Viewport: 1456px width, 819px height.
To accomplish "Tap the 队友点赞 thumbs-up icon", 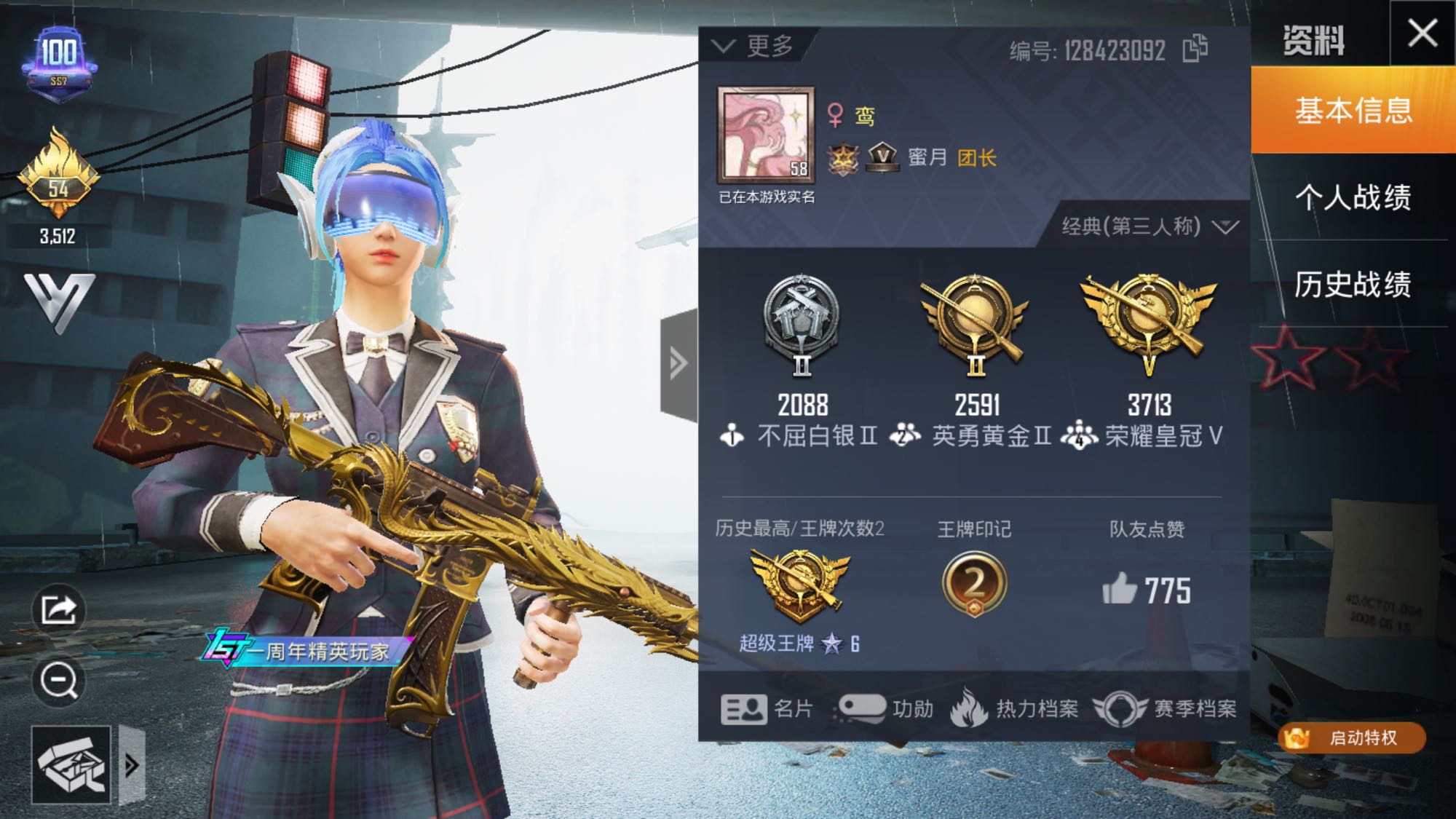I will [1120, 588].
